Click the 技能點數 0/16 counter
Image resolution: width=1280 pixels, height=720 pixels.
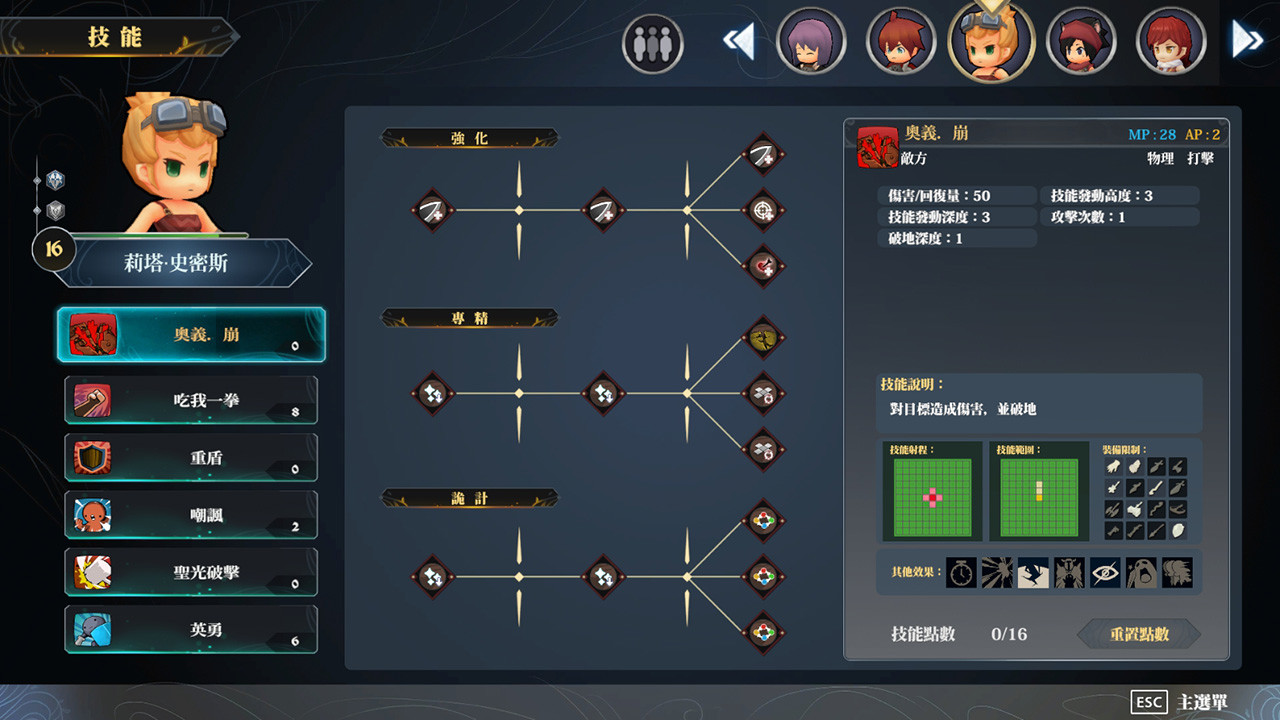[958, 634]
